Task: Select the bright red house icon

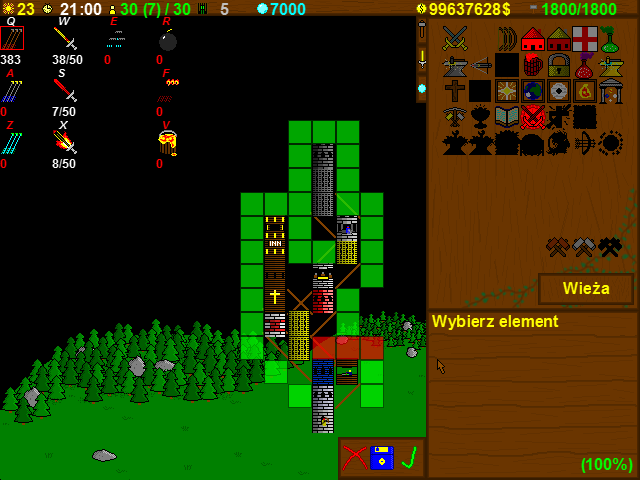Action: [x=533, y=39]
